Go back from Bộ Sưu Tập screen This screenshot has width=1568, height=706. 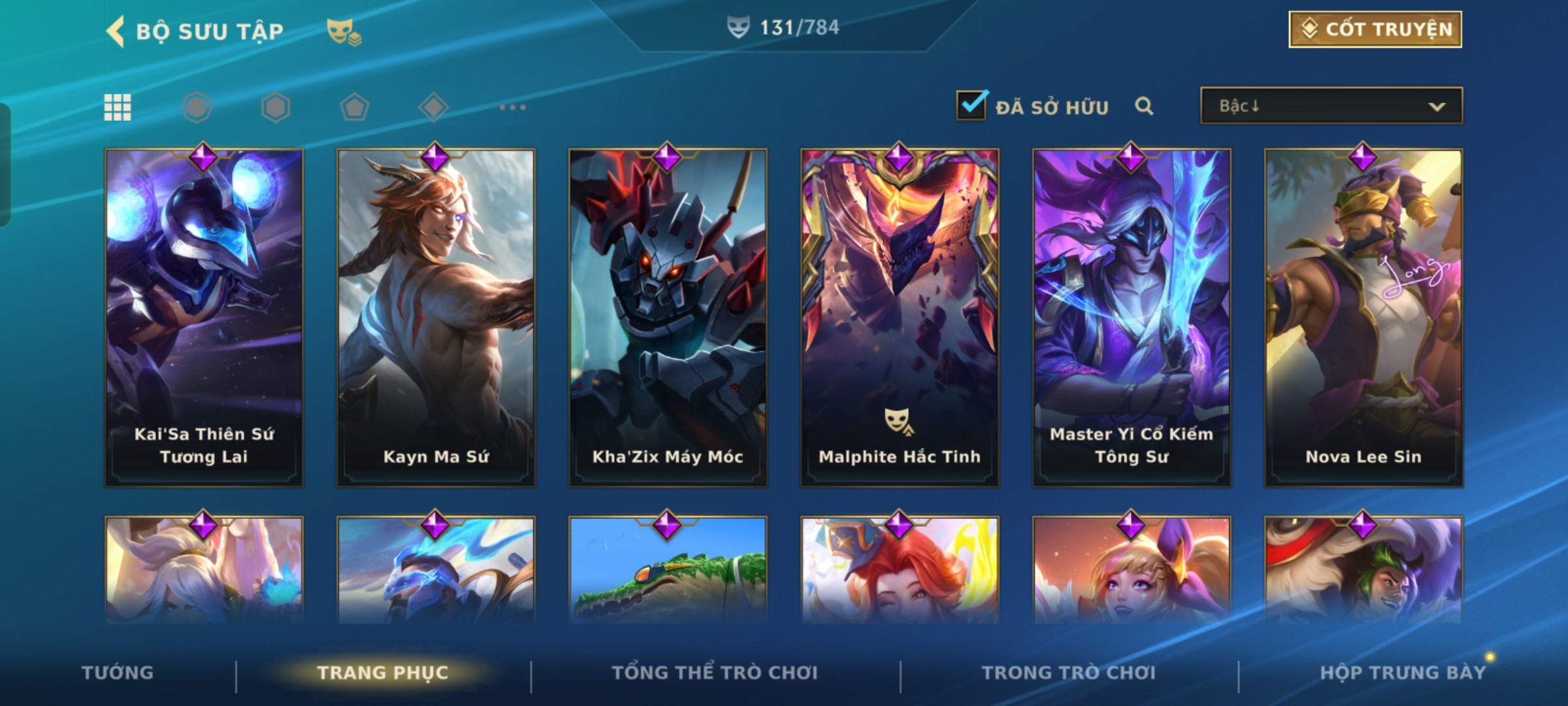tap(116, 31)
